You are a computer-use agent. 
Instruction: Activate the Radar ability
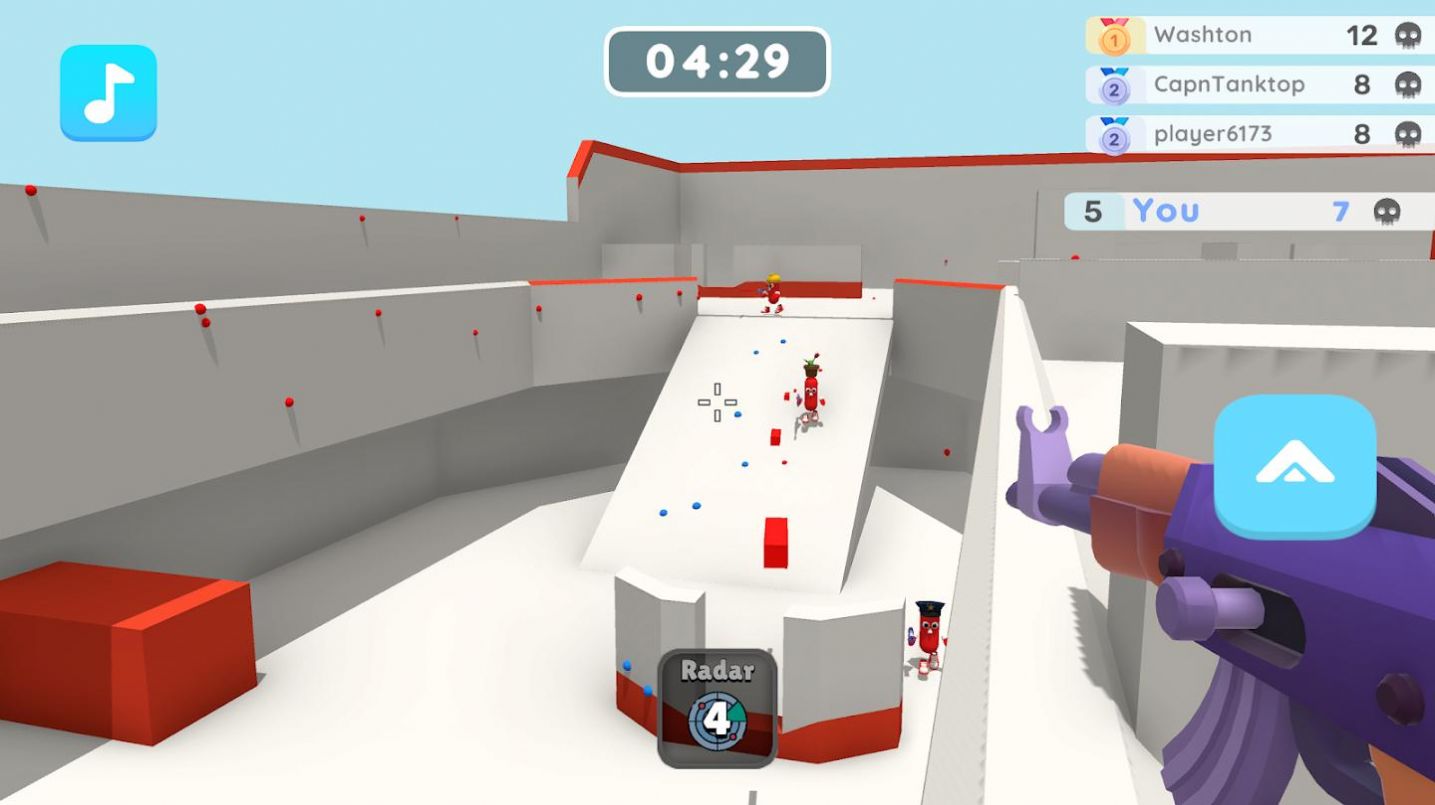pyautogui.click(x=717, y=708)
